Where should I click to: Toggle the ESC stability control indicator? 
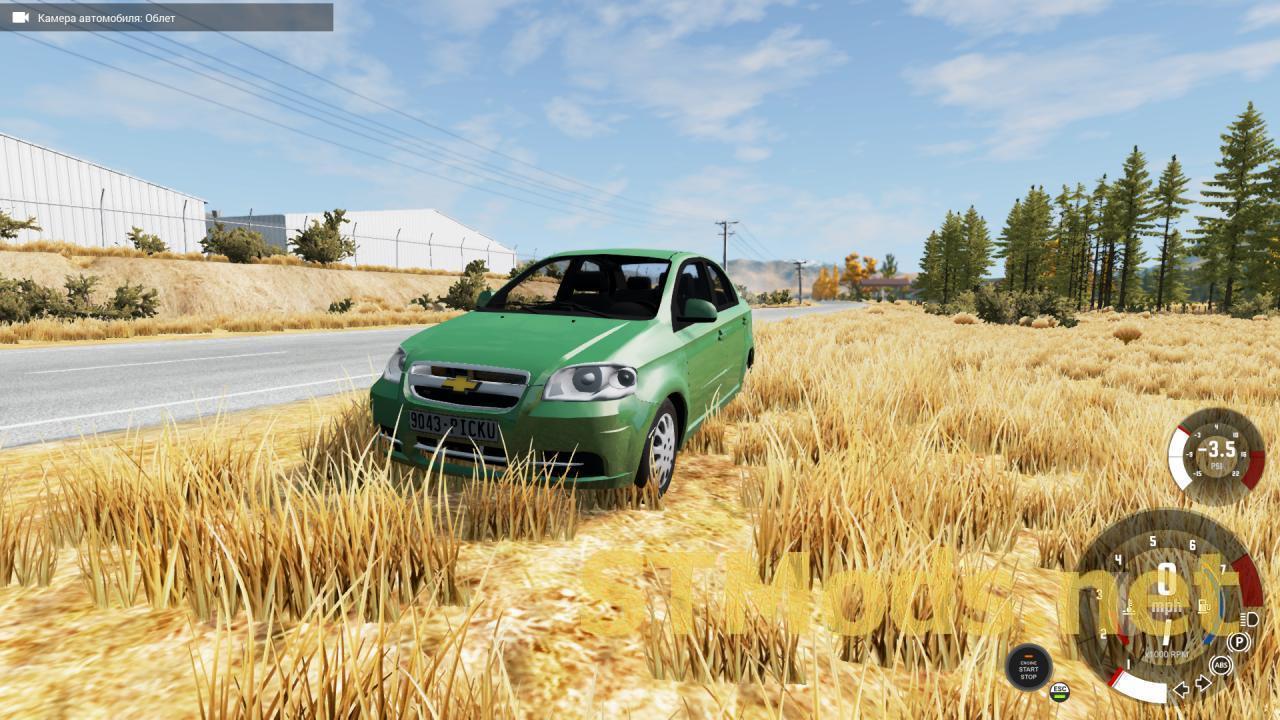(x=1059, y=690)
